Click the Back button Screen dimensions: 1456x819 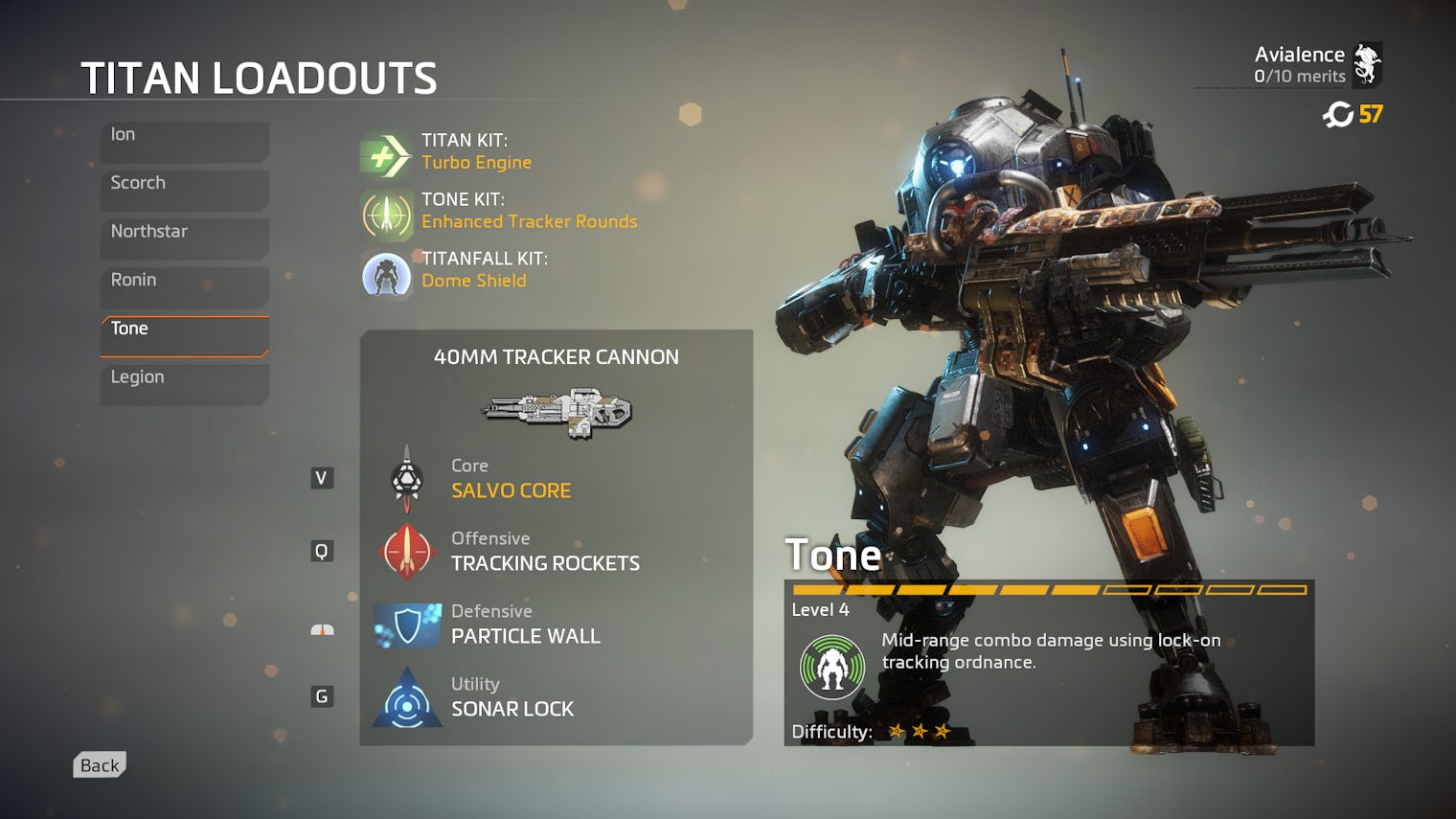[100, 765]
